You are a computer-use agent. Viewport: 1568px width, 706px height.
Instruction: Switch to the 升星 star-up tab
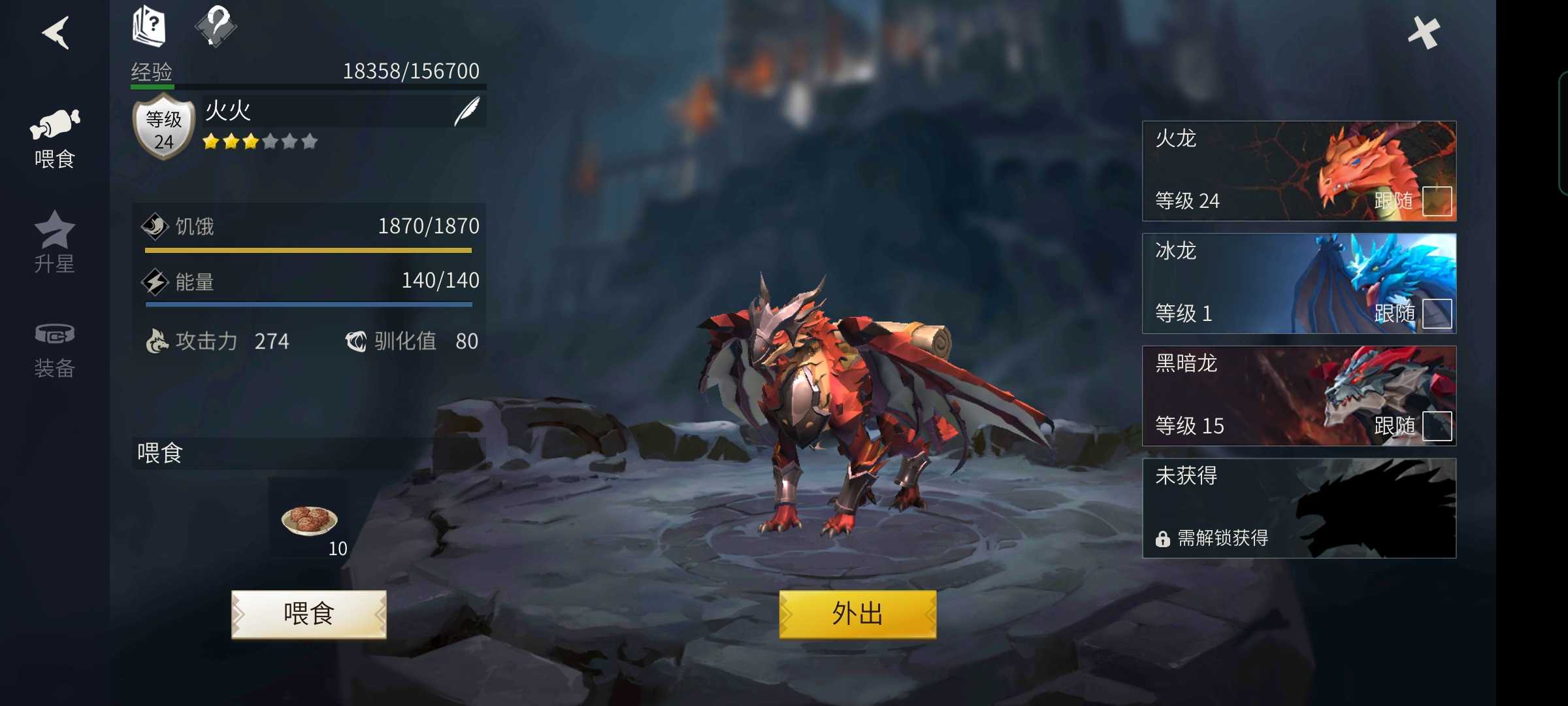(55, 242)
